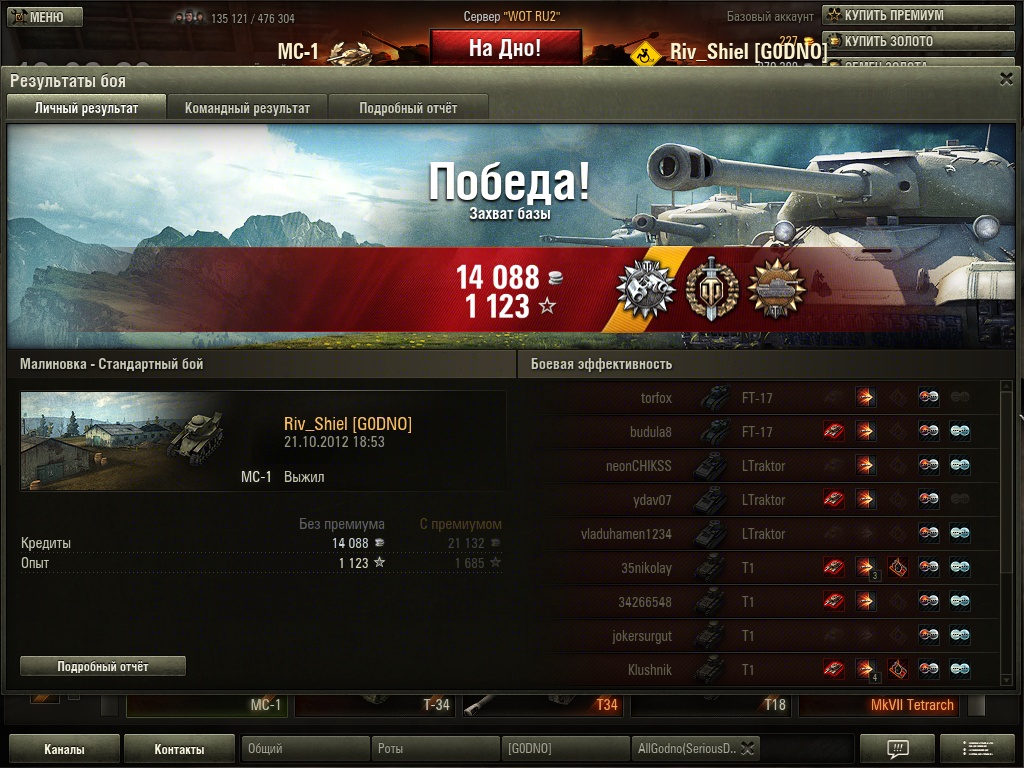
Task: Open the МЕНЮ button
Action: tap(45, 17)
